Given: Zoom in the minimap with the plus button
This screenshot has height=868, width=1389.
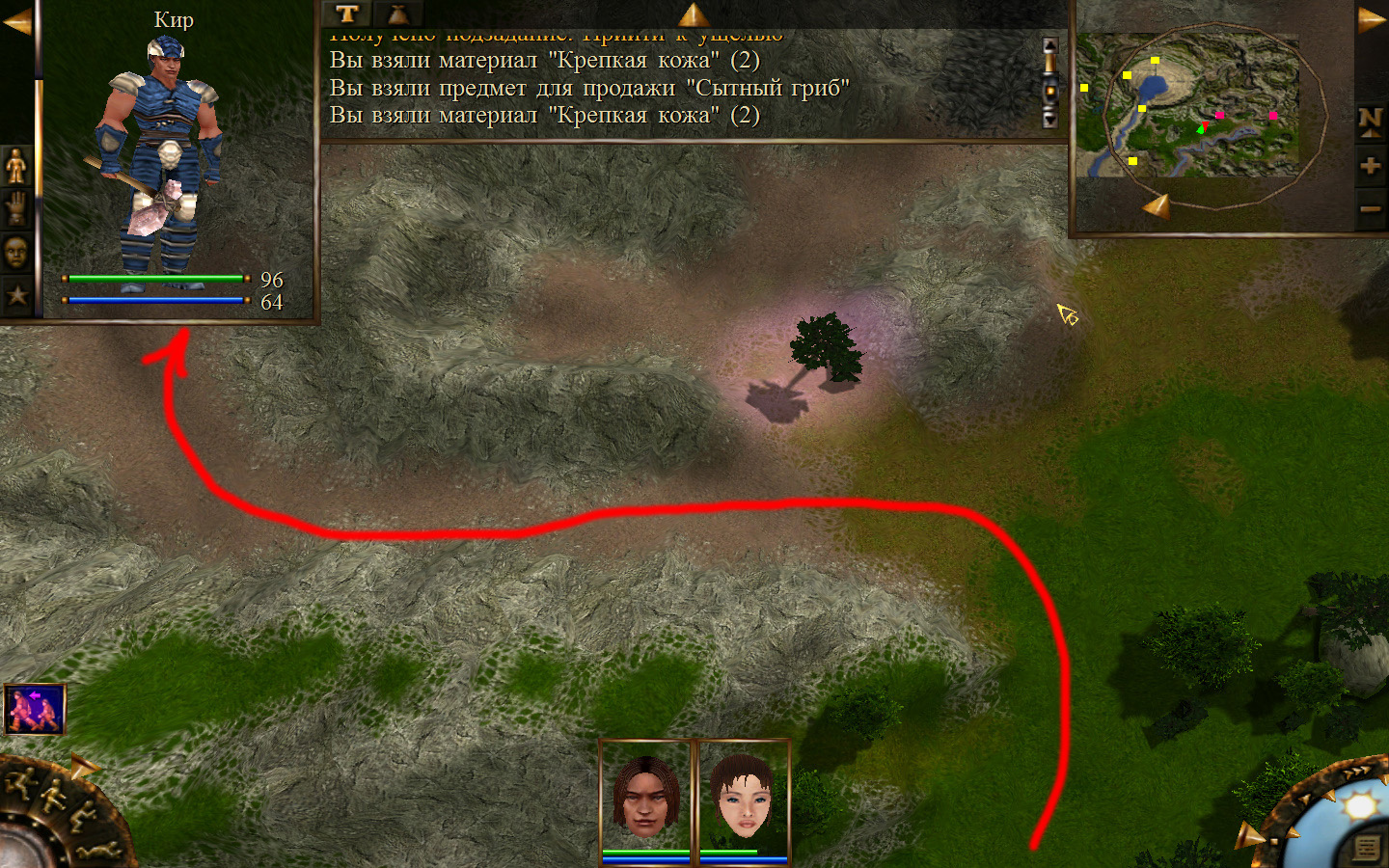Looking at the screenshot, I should pos(1370,166).
